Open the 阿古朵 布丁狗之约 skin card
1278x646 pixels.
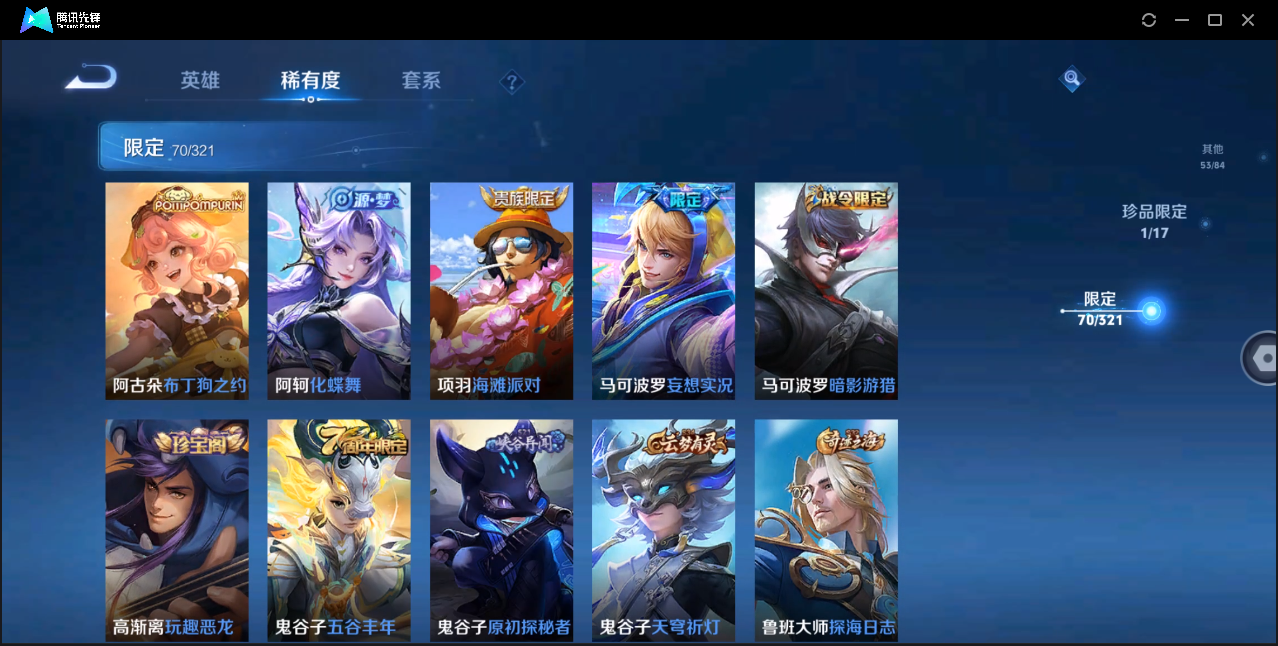(x=177, y=291)
